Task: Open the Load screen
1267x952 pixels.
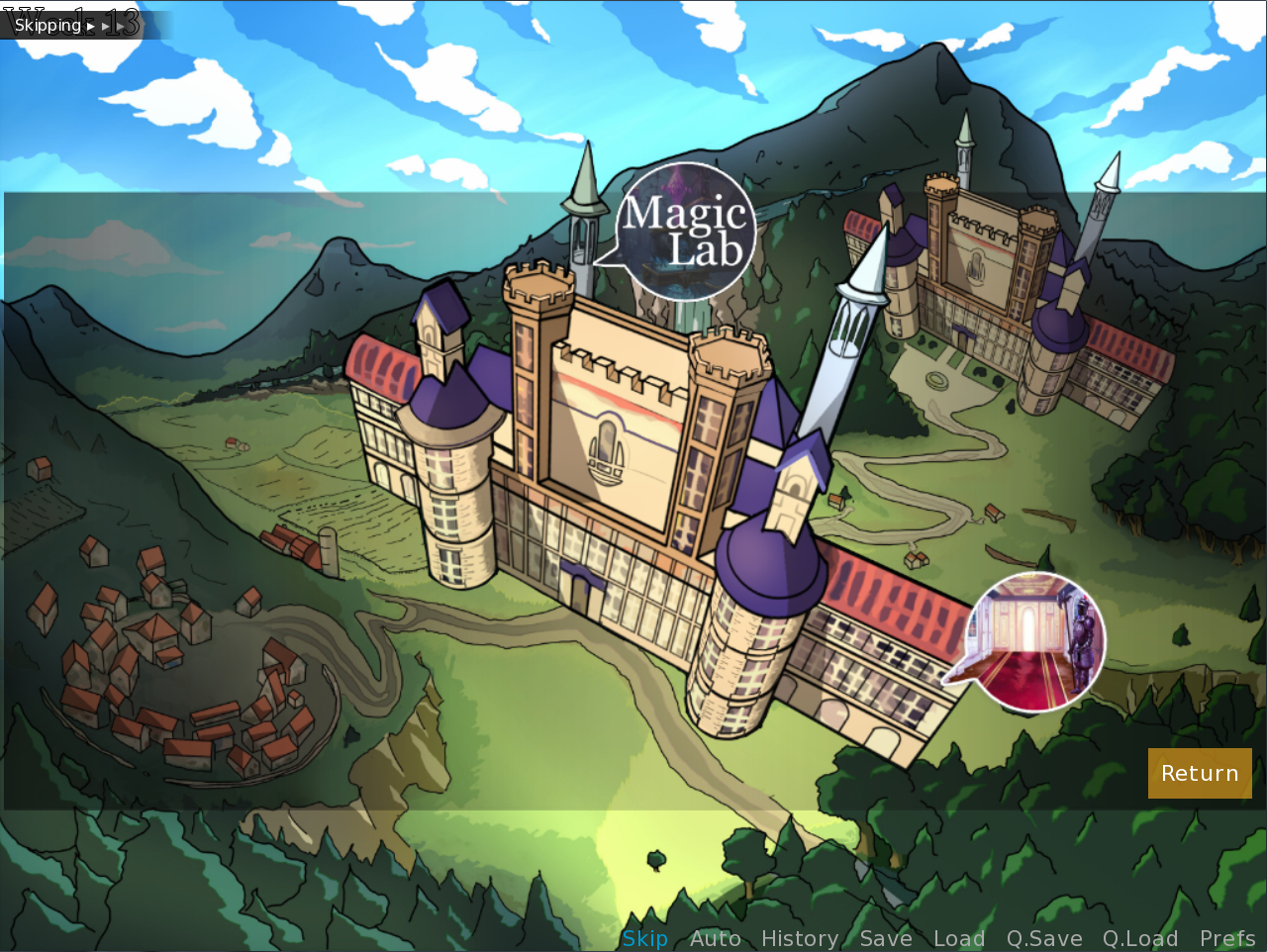Action: click(958, 938)
